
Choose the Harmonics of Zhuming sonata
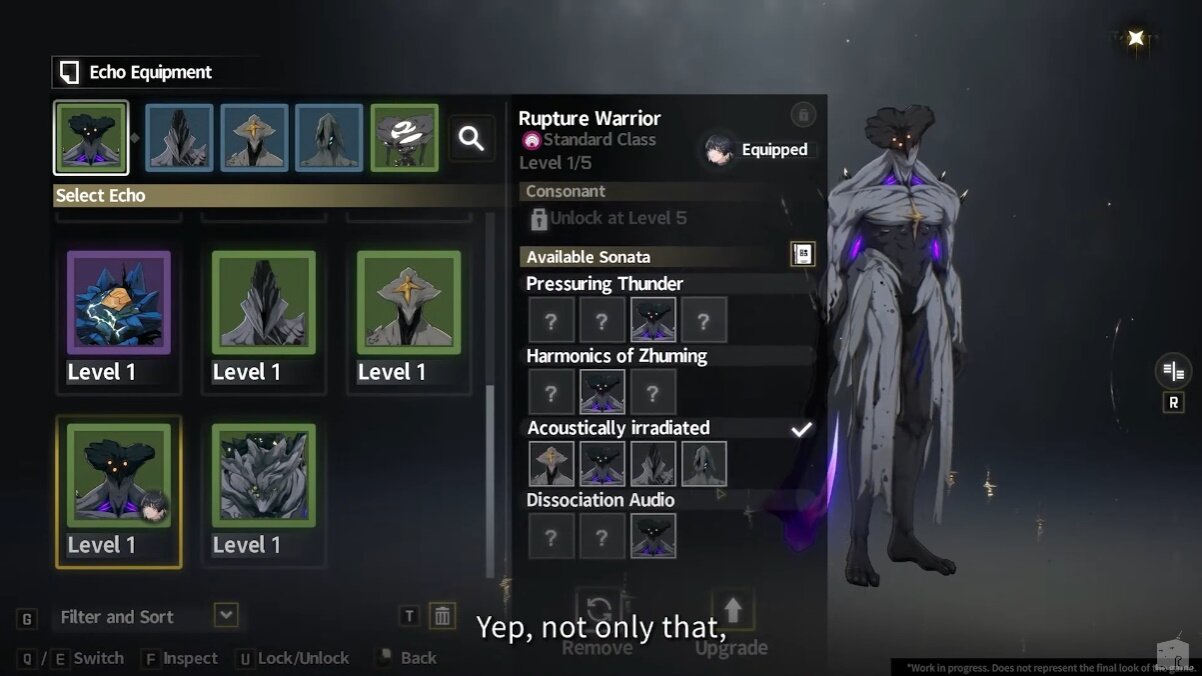[616, 356]
